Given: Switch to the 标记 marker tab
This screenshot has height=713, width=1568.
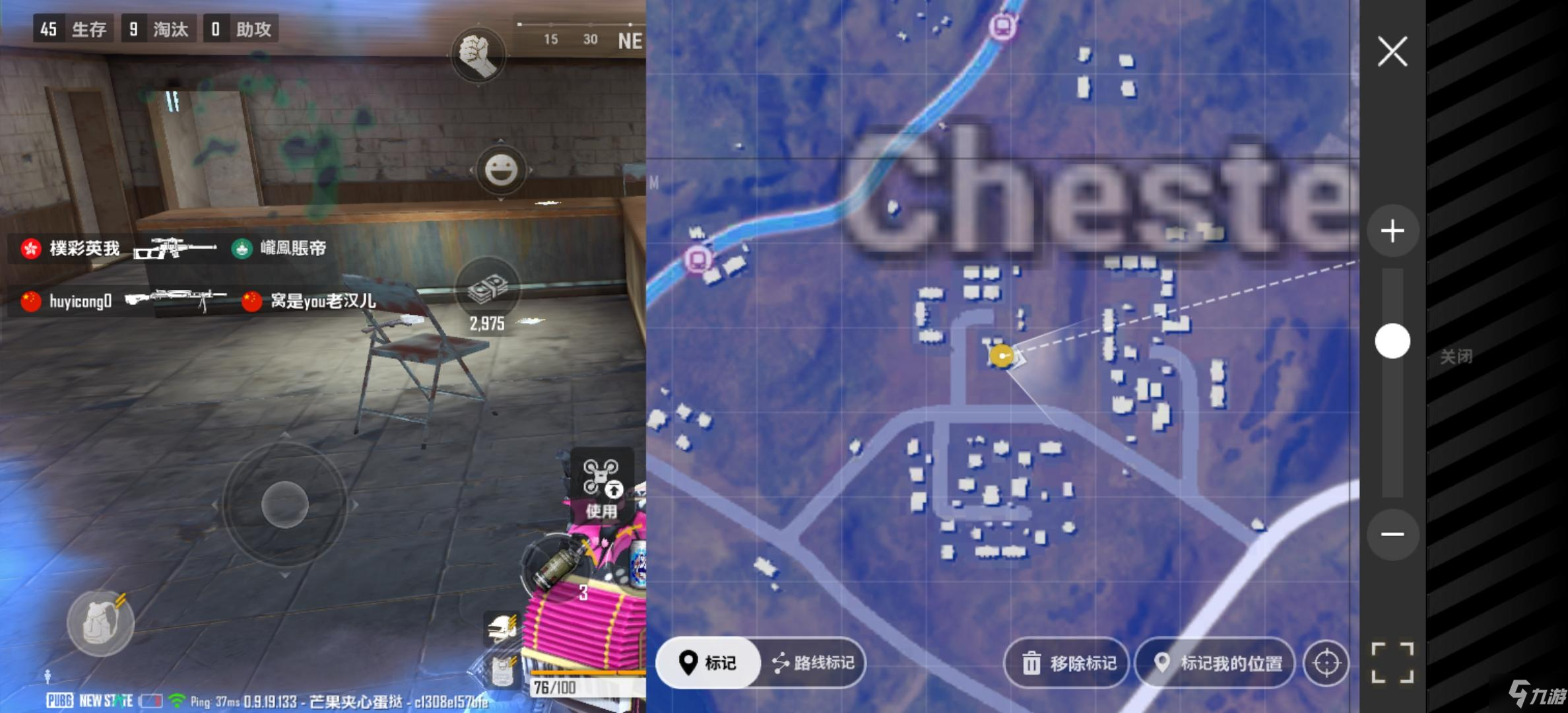Looking at the screenshot, I should 707,663.
